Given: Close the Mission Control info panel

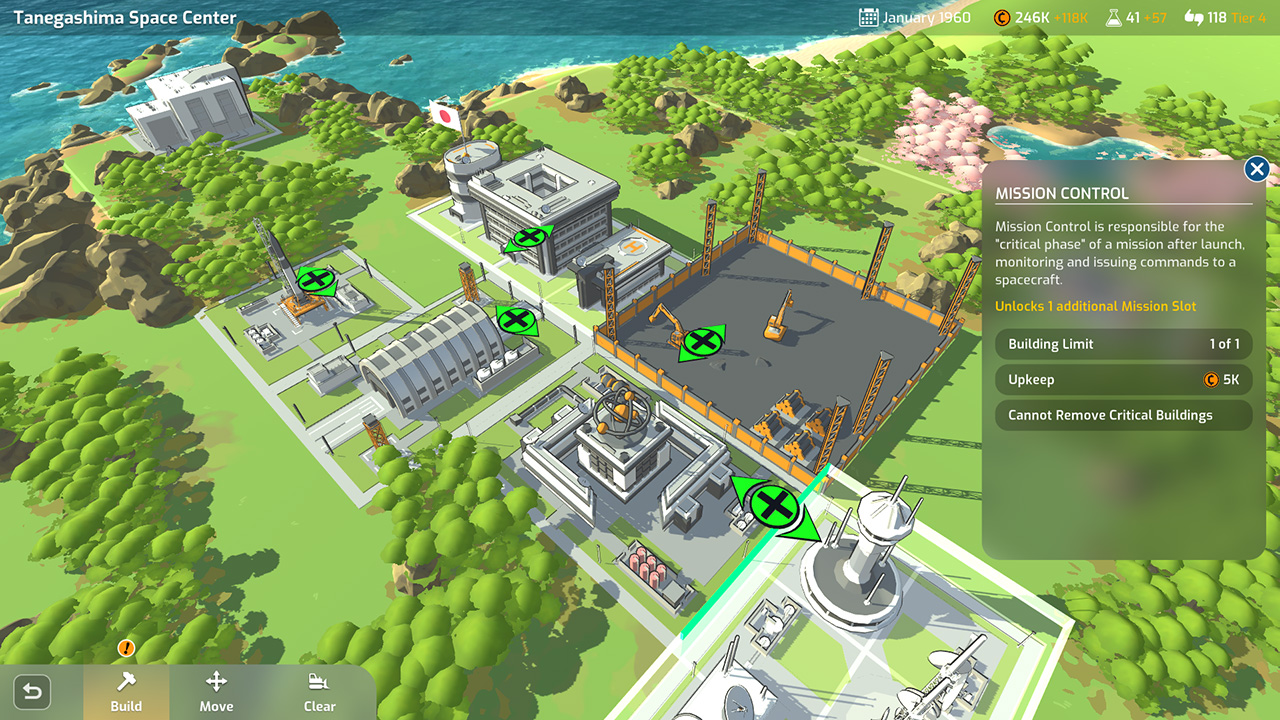Looking at the screenshot, I should (1256, 169).
